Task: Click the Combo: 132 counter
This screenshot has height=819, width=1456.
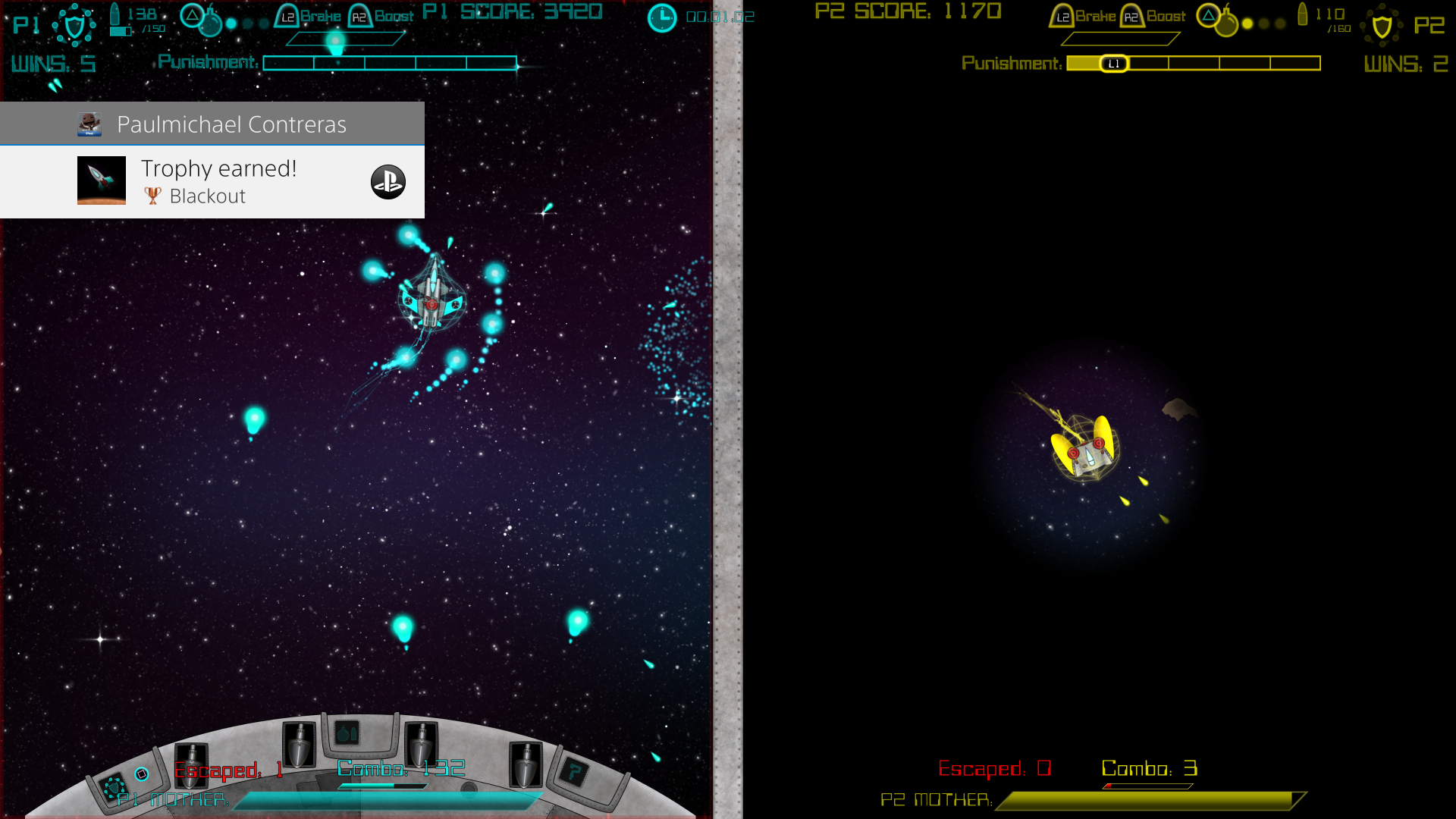Action: (400, 769)
